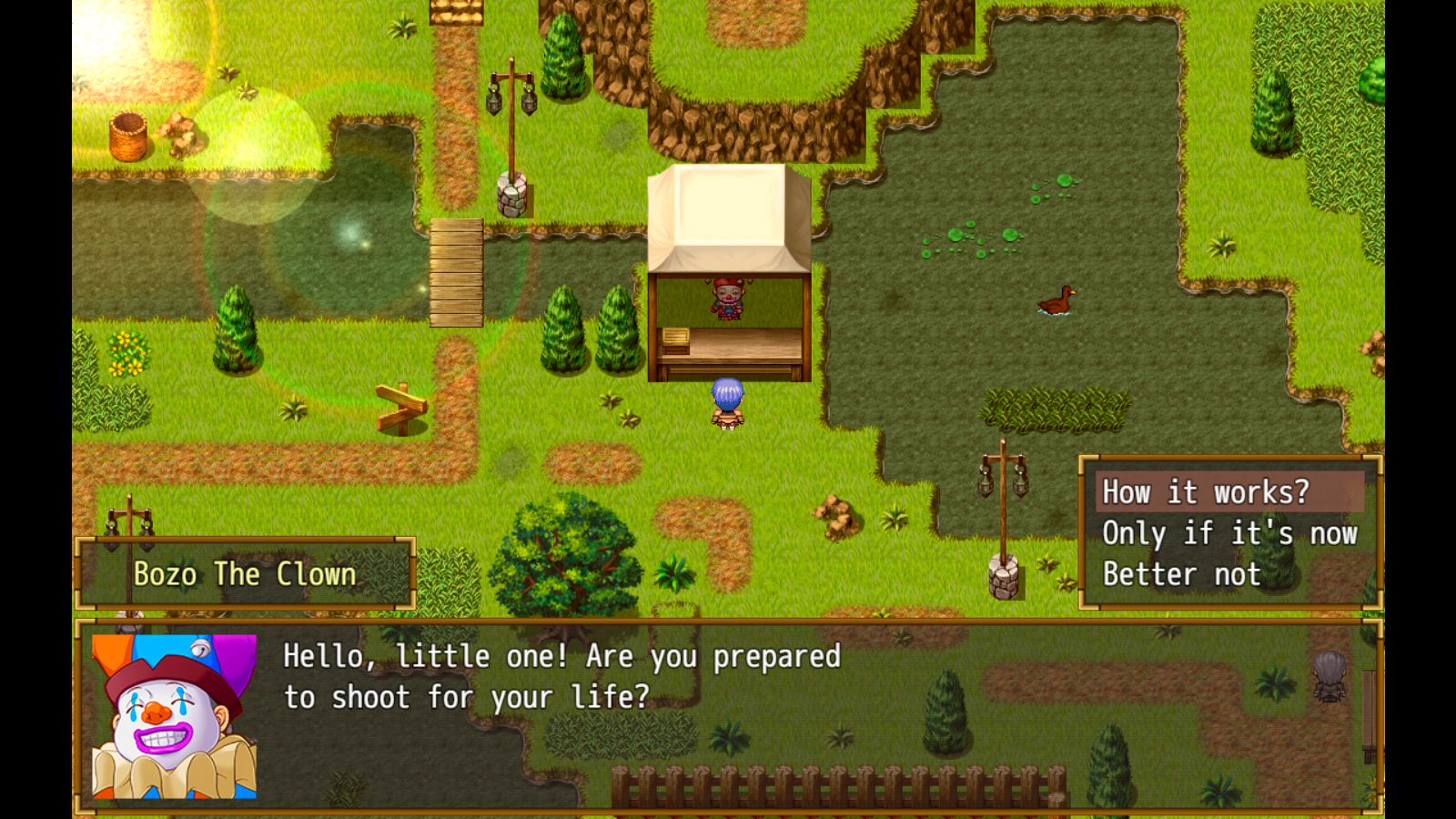Advance Bozo's dialogue message box
Image resolution: width=1456 pixels, height=819 pixels.
(728, 716)
